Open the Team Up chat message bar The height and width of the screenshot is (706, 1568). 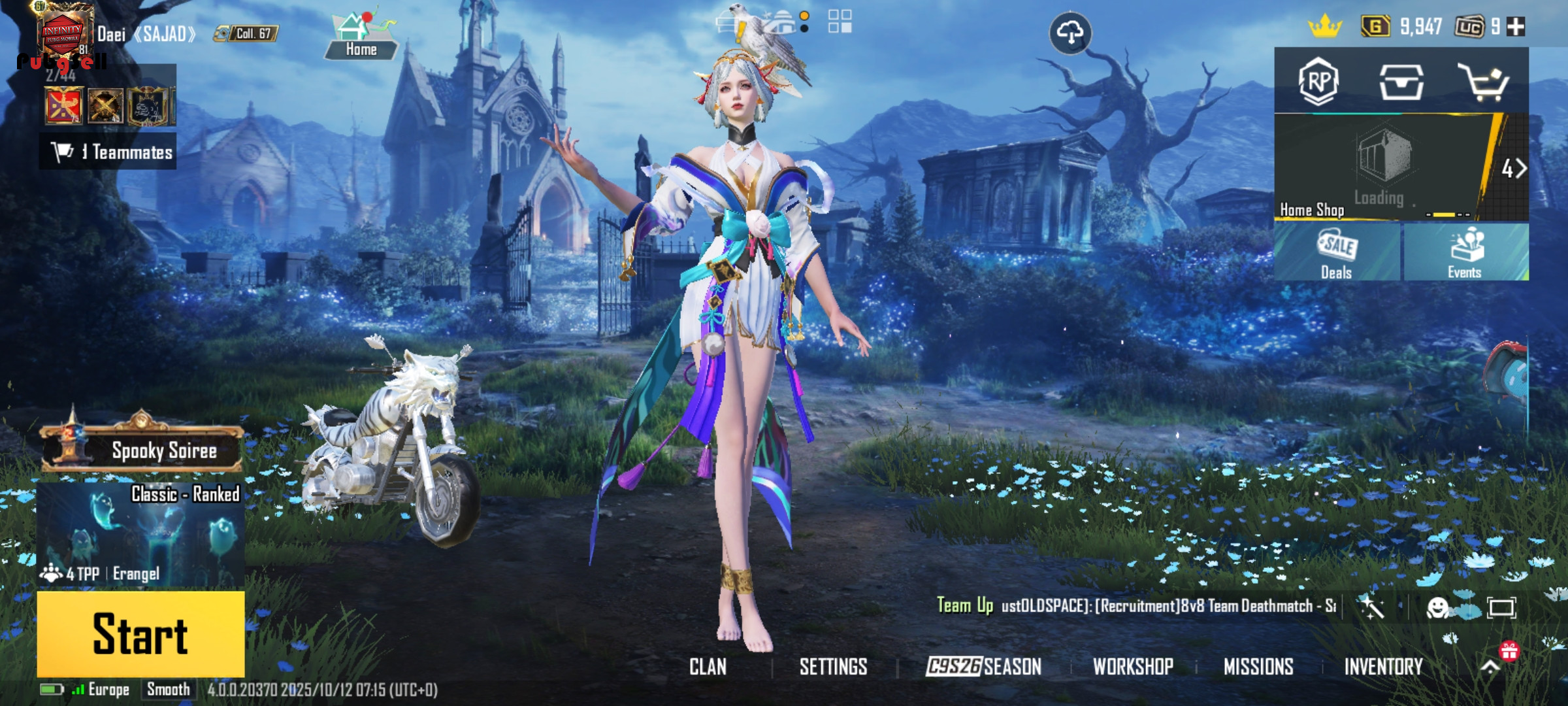click(1137, 606)
